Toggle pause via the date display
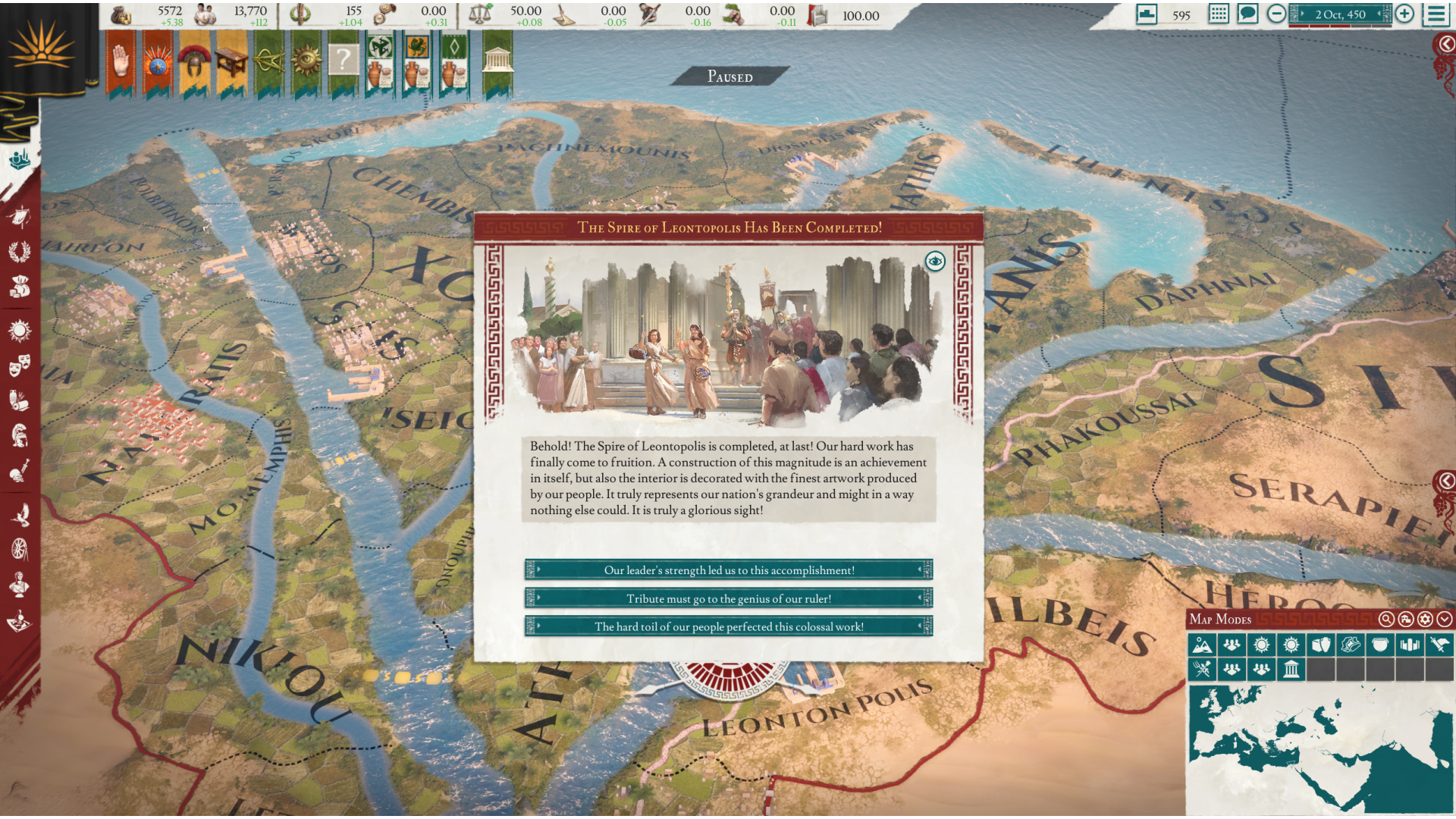 [x=1340, y=14]
